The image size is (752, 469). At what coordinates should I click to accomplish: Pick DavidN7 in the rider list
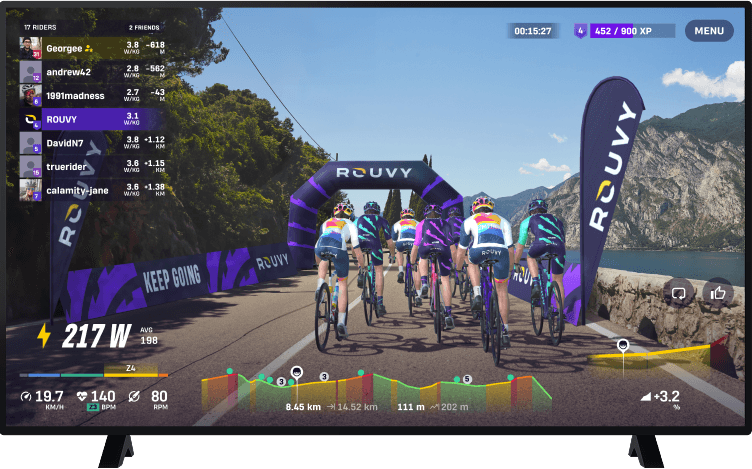[x=92, y=142]
